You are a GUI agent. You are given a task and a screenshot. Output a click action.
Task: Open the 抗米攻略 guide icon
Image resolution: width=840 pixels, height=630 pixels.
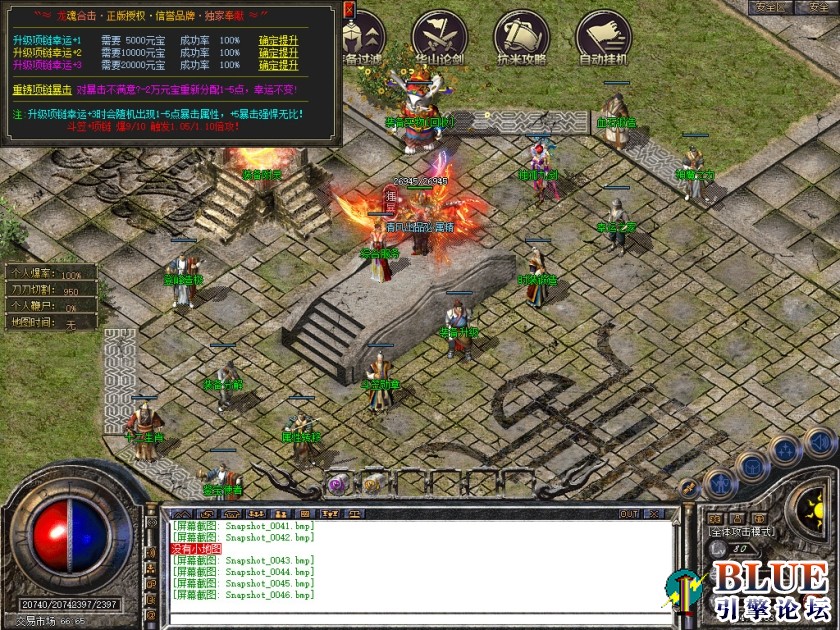coord(521,37)
